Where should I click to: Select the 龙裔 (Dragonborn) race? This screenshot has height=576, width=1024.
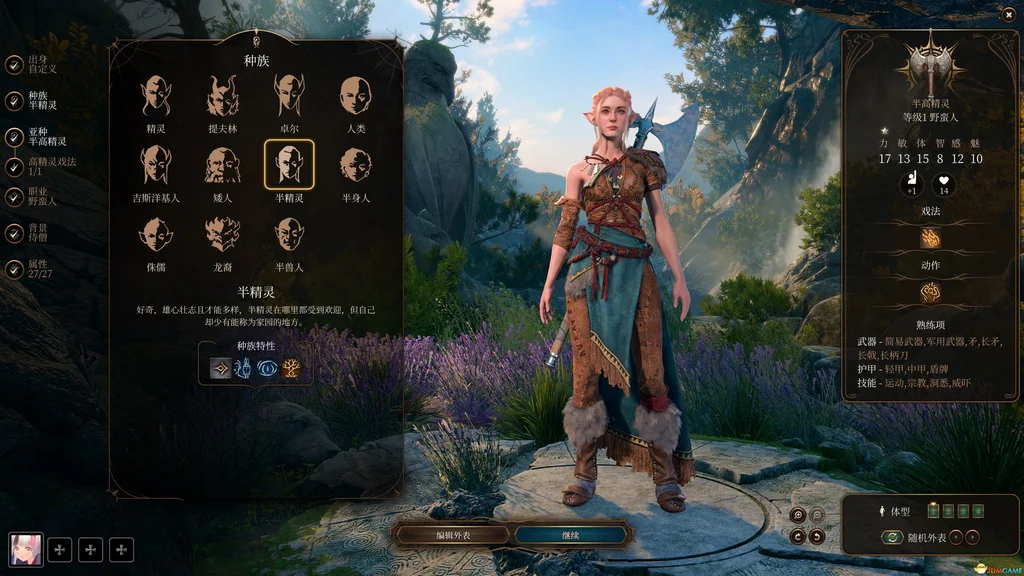click(222, 235)
